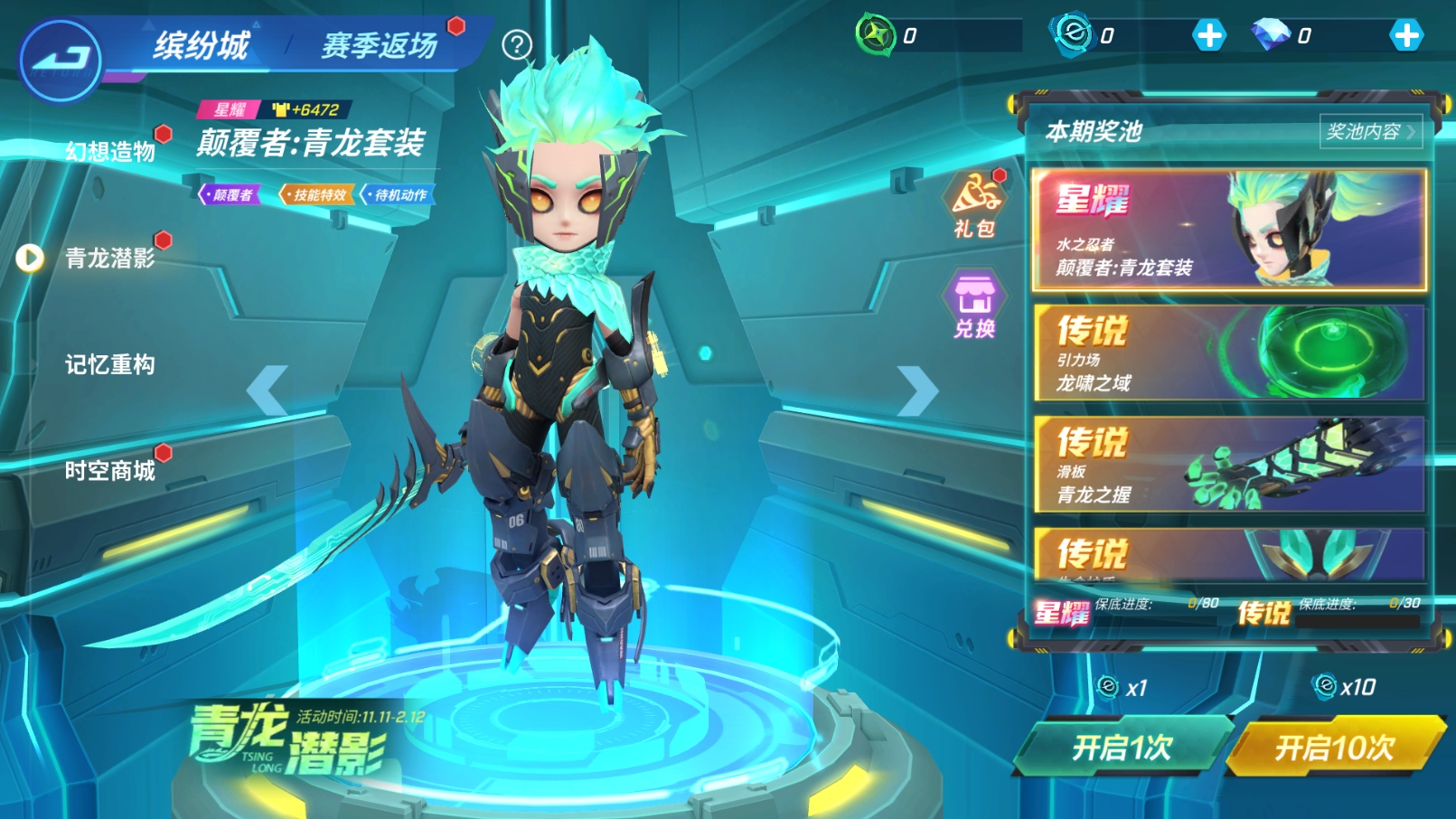Click the 技能特效 skill effects tag
Screen dimensions: 1456x819
point(317,194)
